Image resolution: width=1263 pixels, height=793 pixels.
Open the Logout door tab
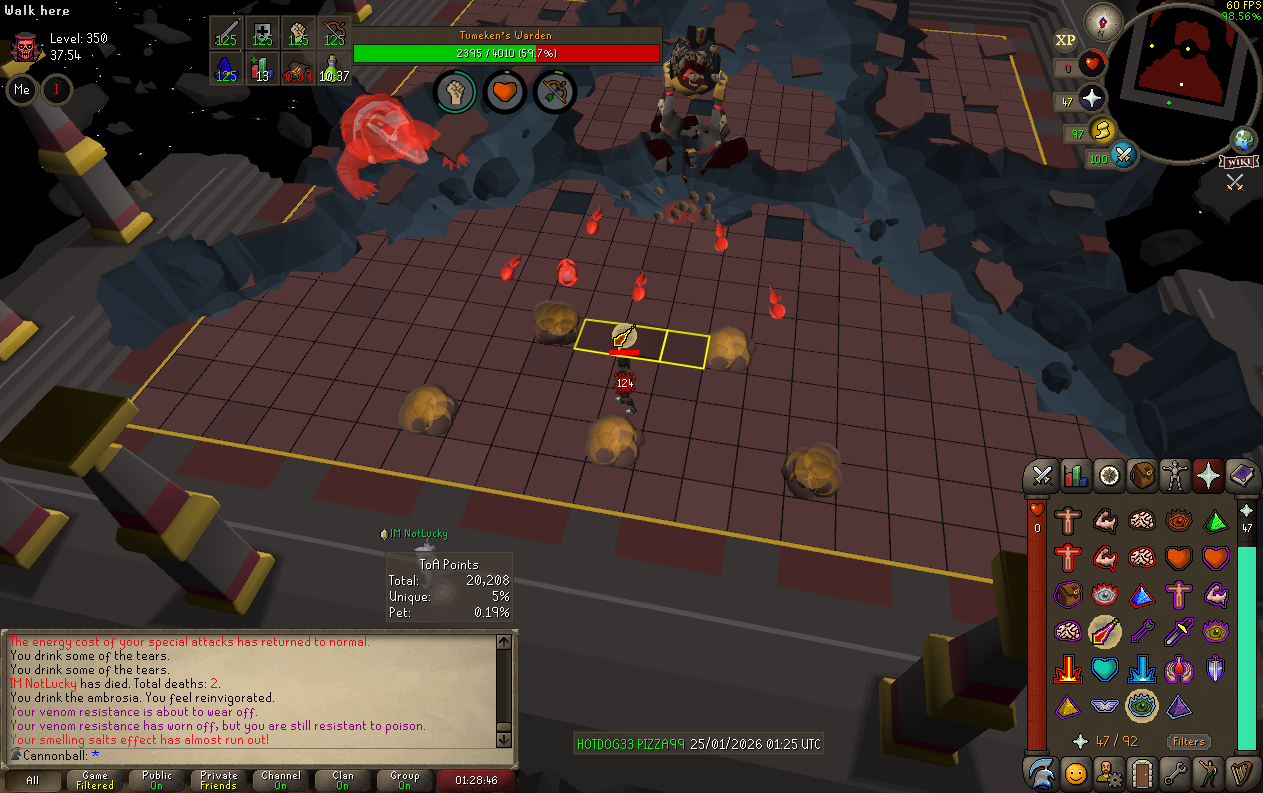1142,773
